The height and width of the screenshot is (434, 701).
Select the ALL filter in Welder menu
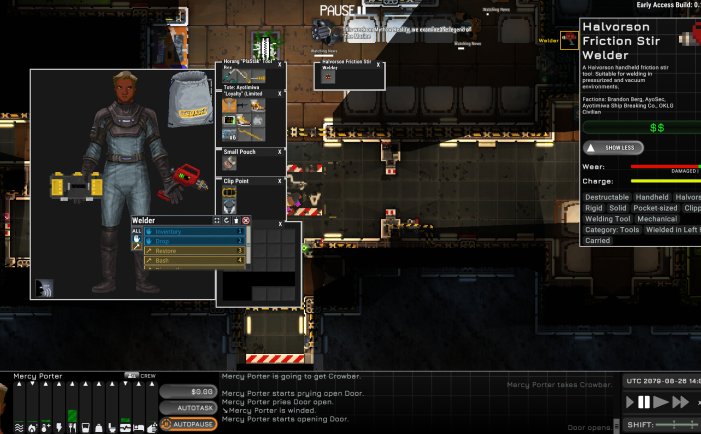pos(137,231)
